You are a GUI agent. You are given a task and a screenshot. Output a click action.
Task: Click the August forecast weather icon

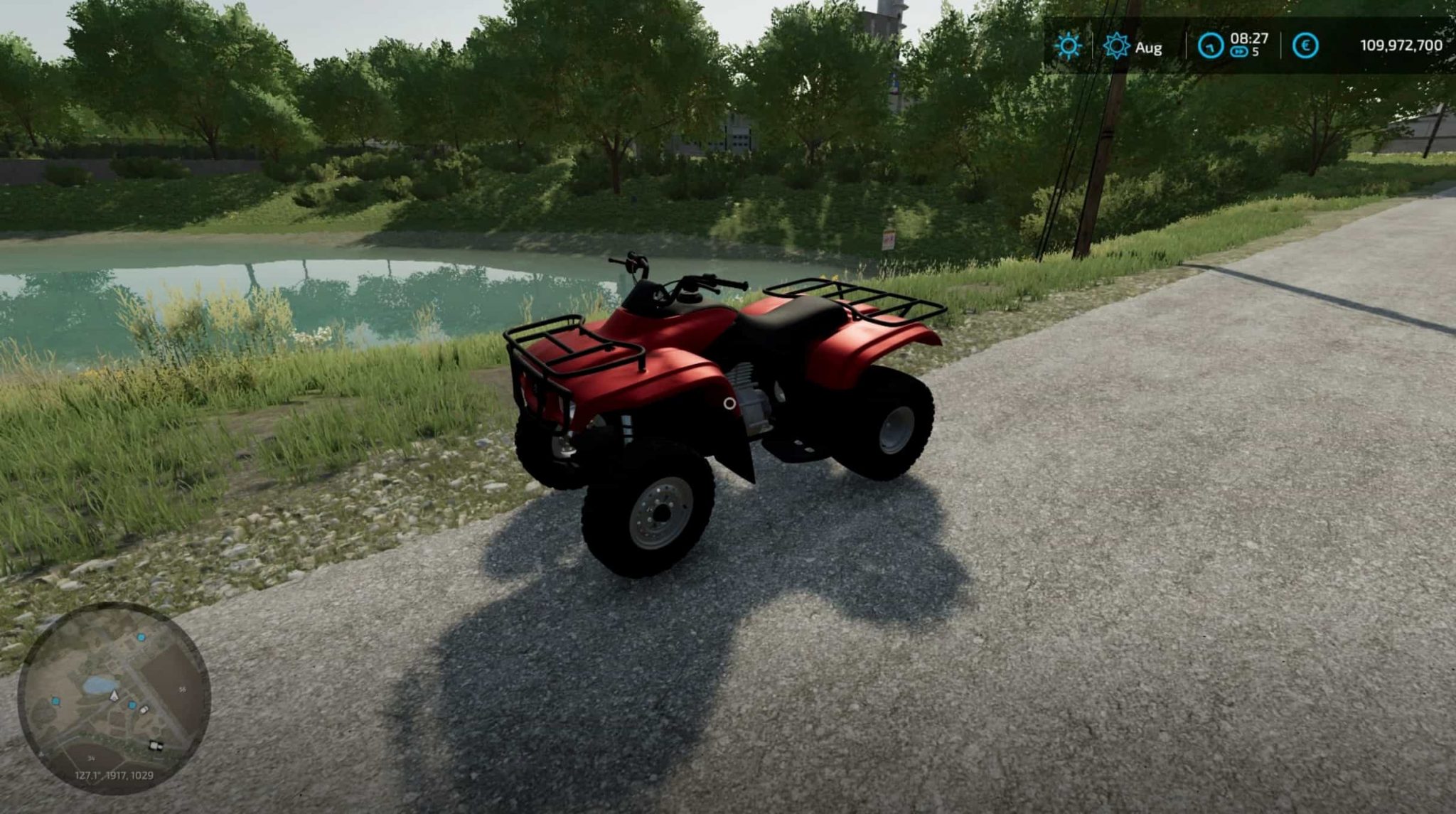1118,45
